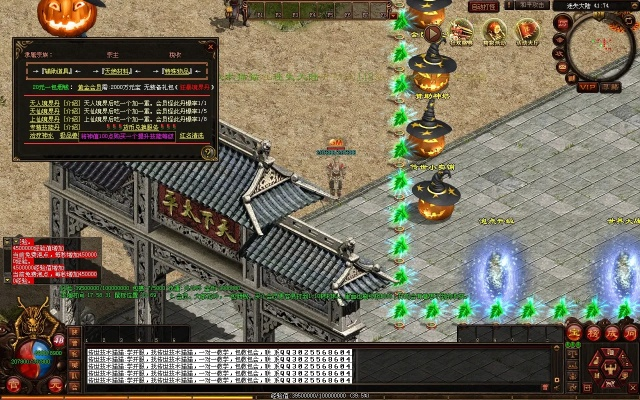The height and width of the screenshot is (400, 640).
Task: Click the 和平攻击 attack mode button
Action: pyautogui.click(x=533, y=6)
